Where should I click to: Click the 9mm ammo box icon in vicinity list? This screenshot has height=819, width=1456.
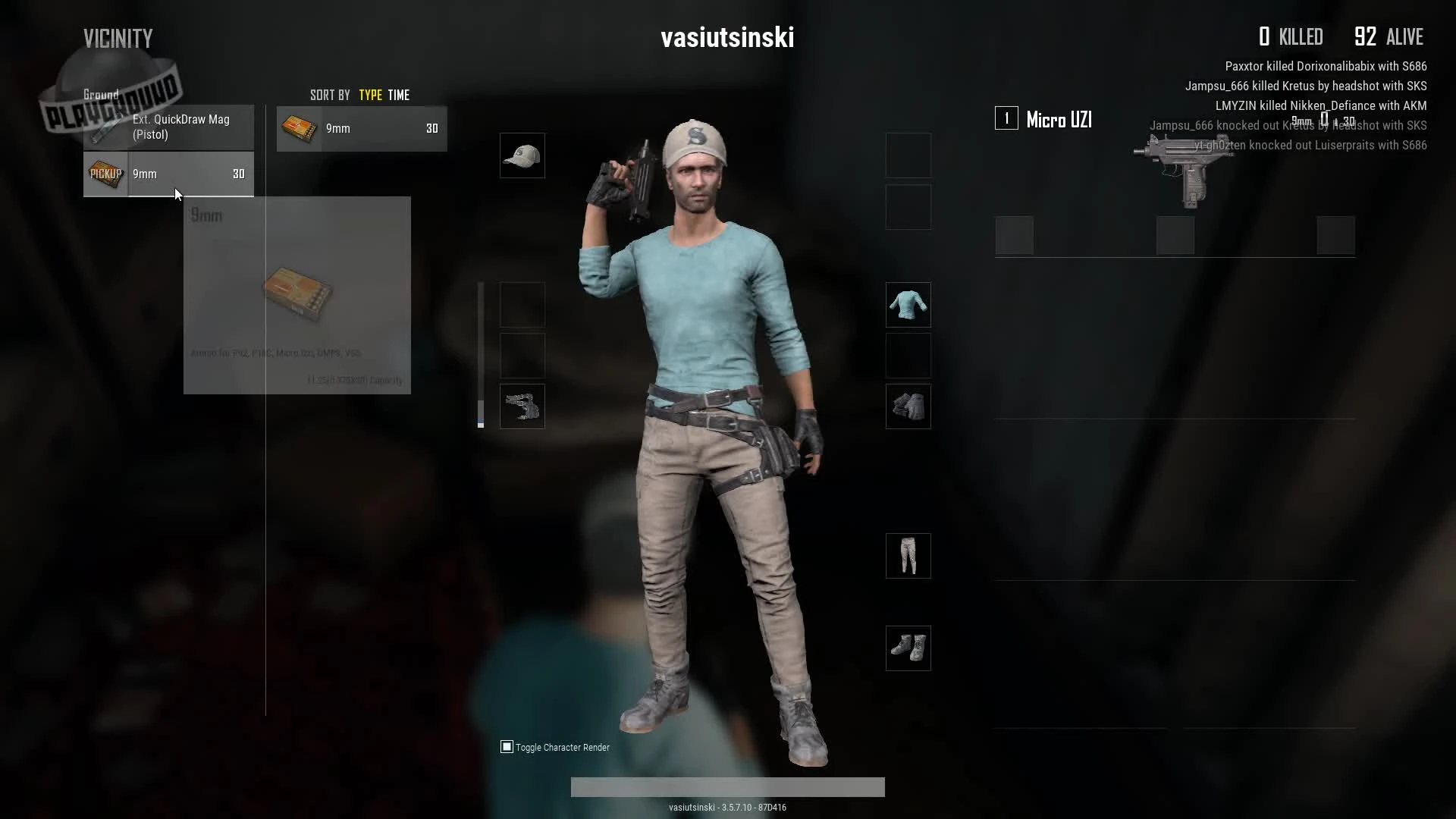[x=299, y=128]
